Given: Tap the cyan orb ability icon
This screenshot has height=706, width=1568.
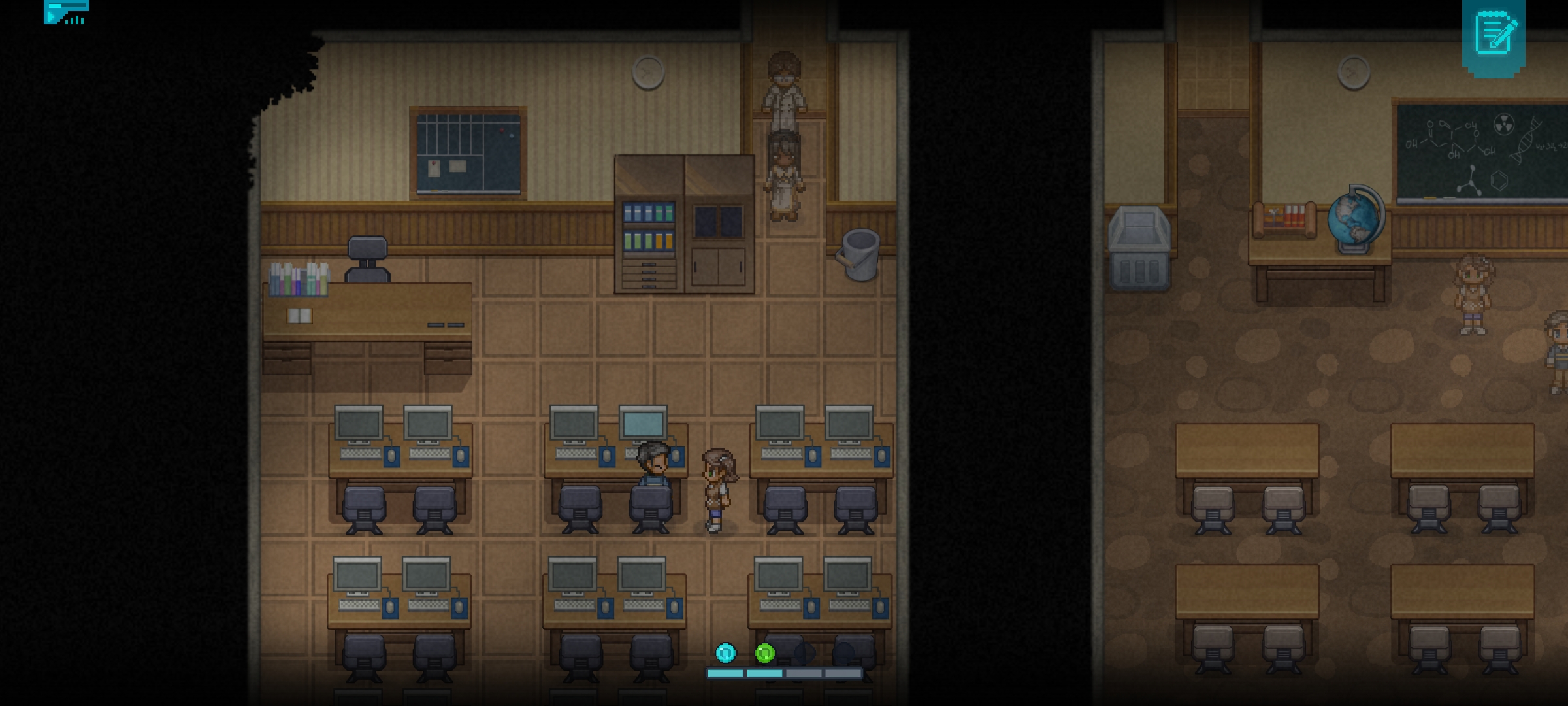Looking at the screenshot, I should click(725, 652).
